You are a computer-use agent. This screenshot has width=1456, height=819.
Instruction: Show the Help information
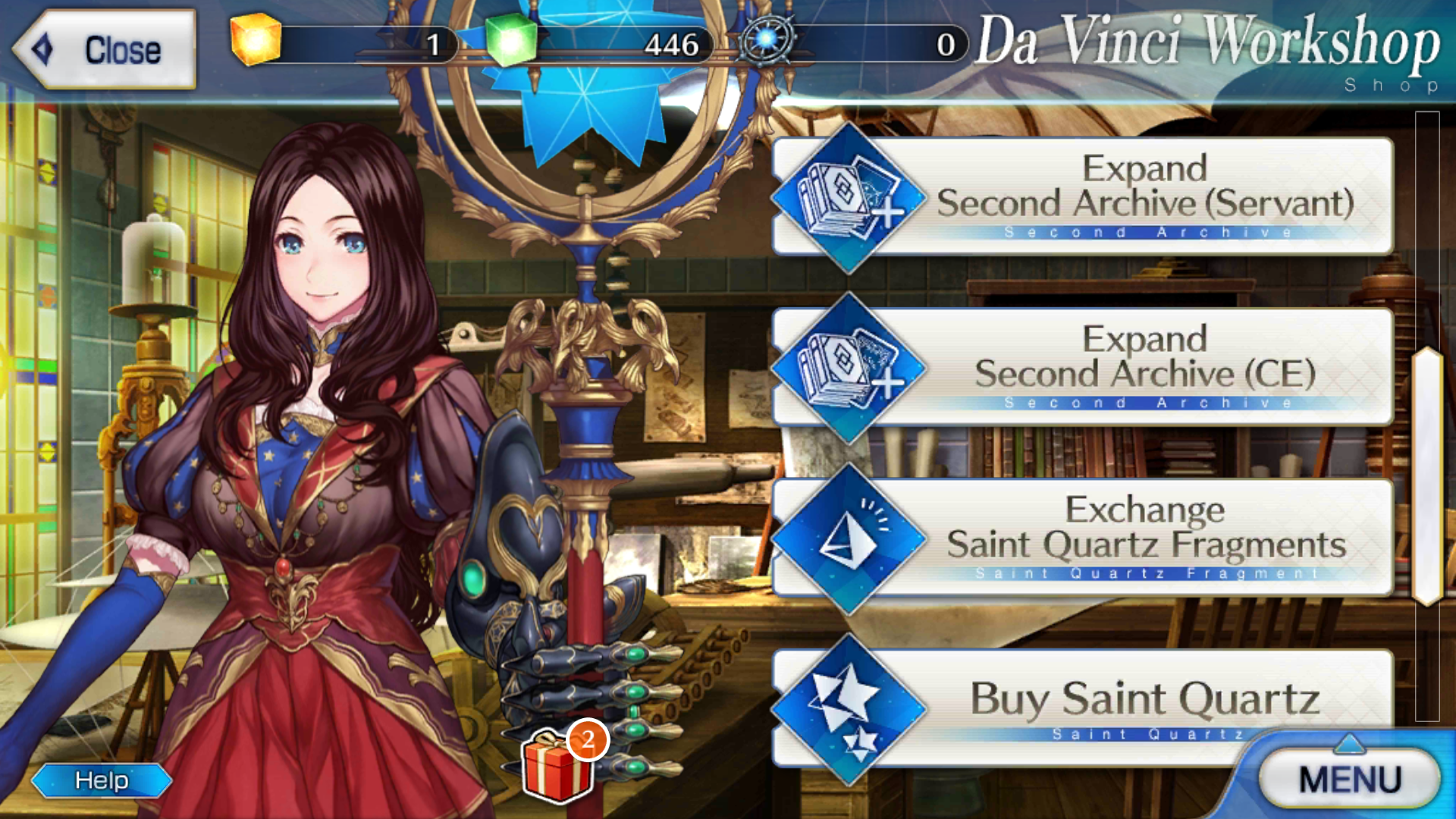pyautogui.click(x=102, y=780)
